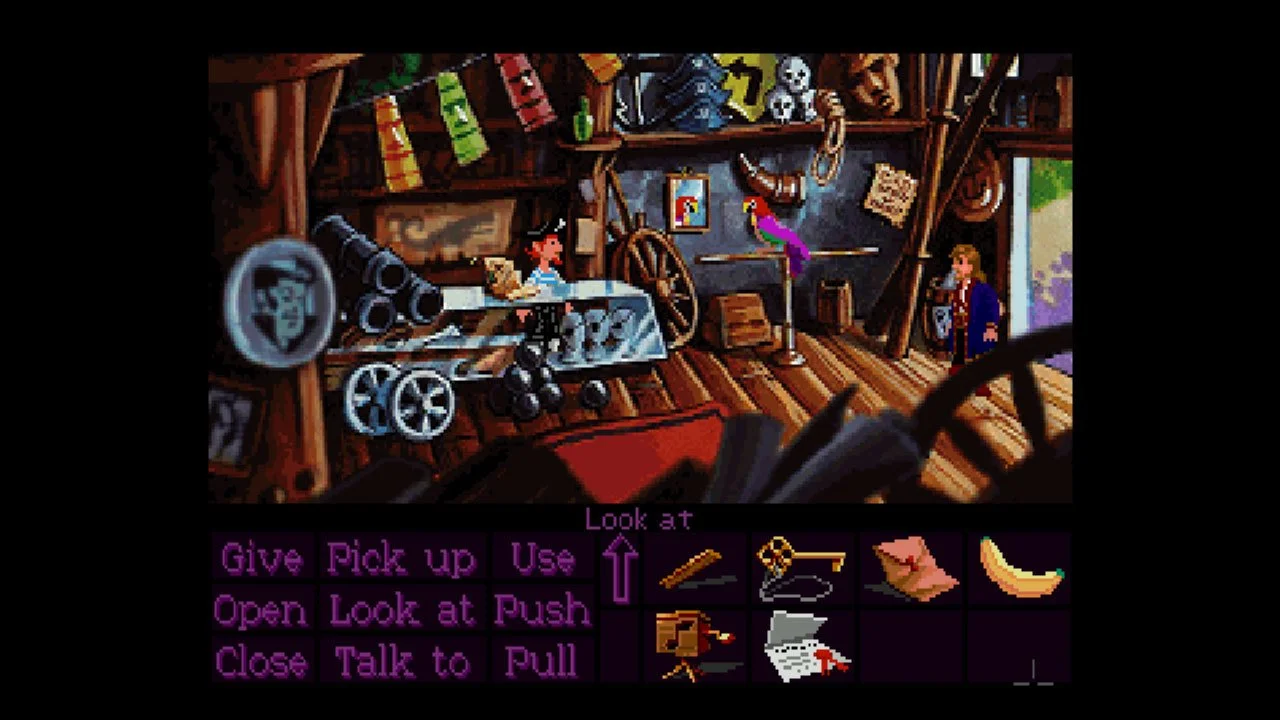Click the Look at arrow icon
The width and height of the screenshot is (1280, 720).
(x=620, y=570)
